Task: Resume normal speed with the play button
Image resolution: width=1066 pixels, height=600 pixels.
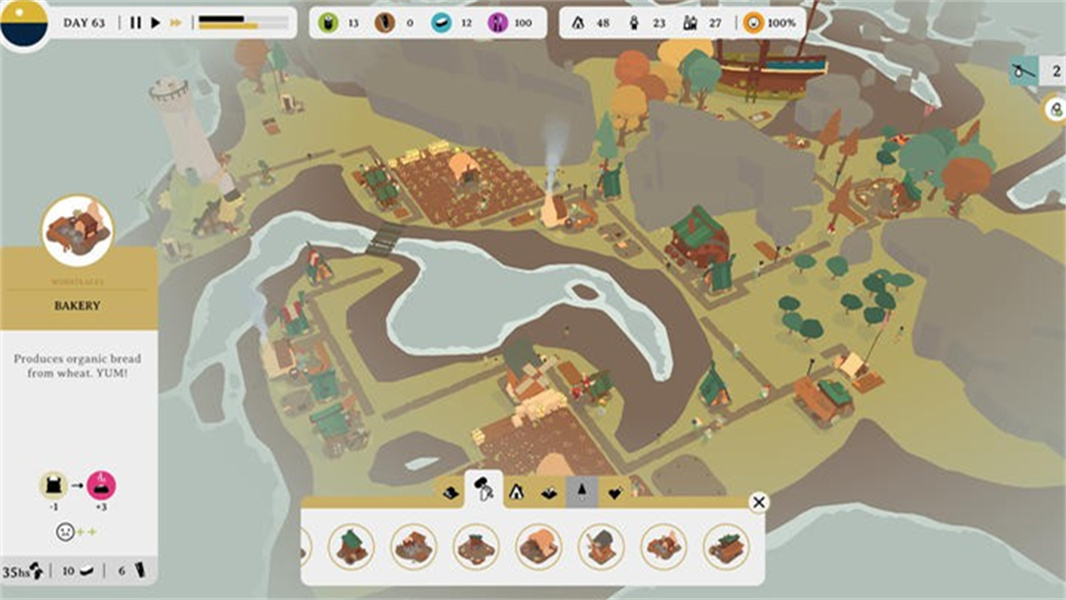Action: click(x=155, y=22)
